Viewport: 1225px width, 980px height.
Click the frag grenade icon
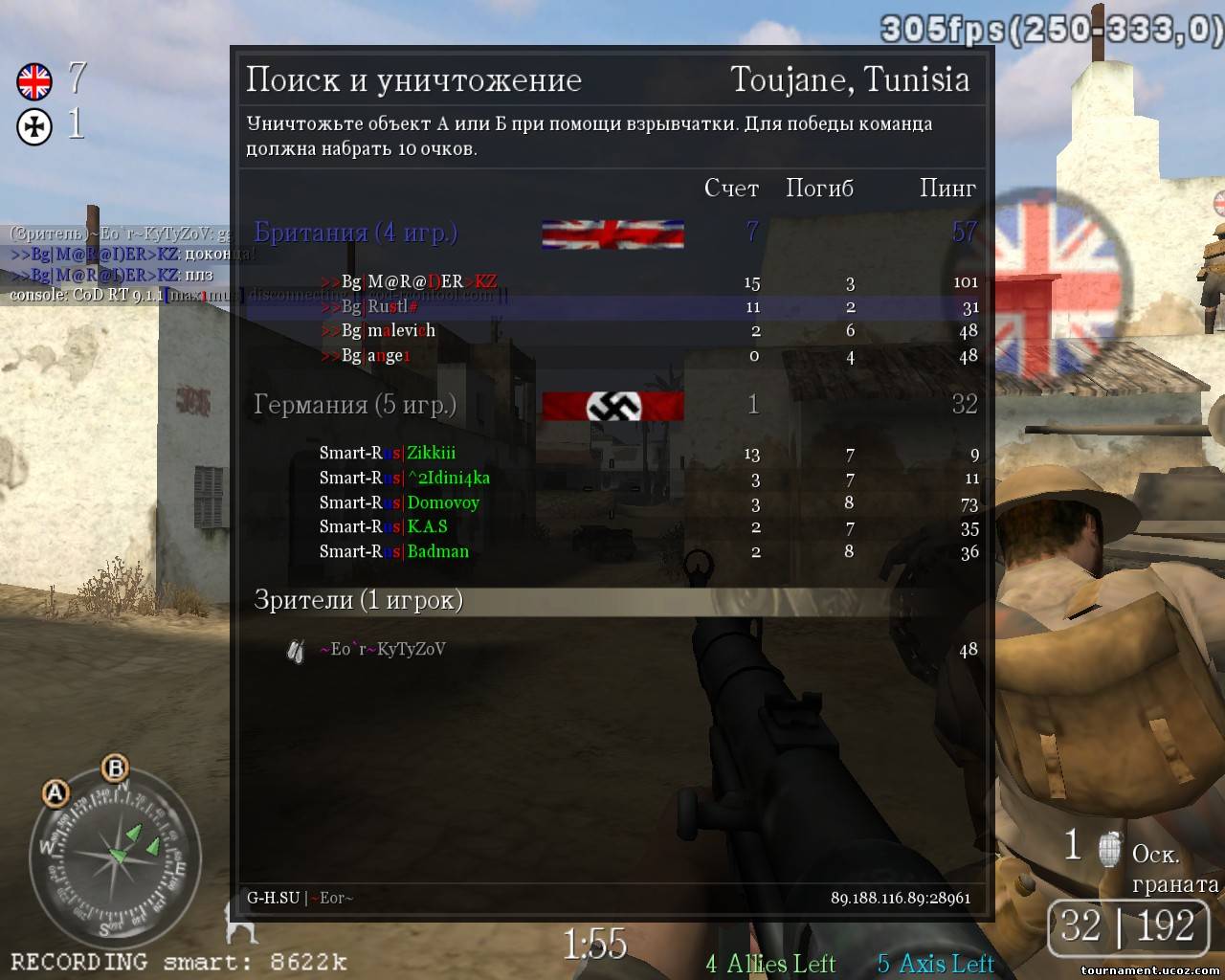[1108, 847]
